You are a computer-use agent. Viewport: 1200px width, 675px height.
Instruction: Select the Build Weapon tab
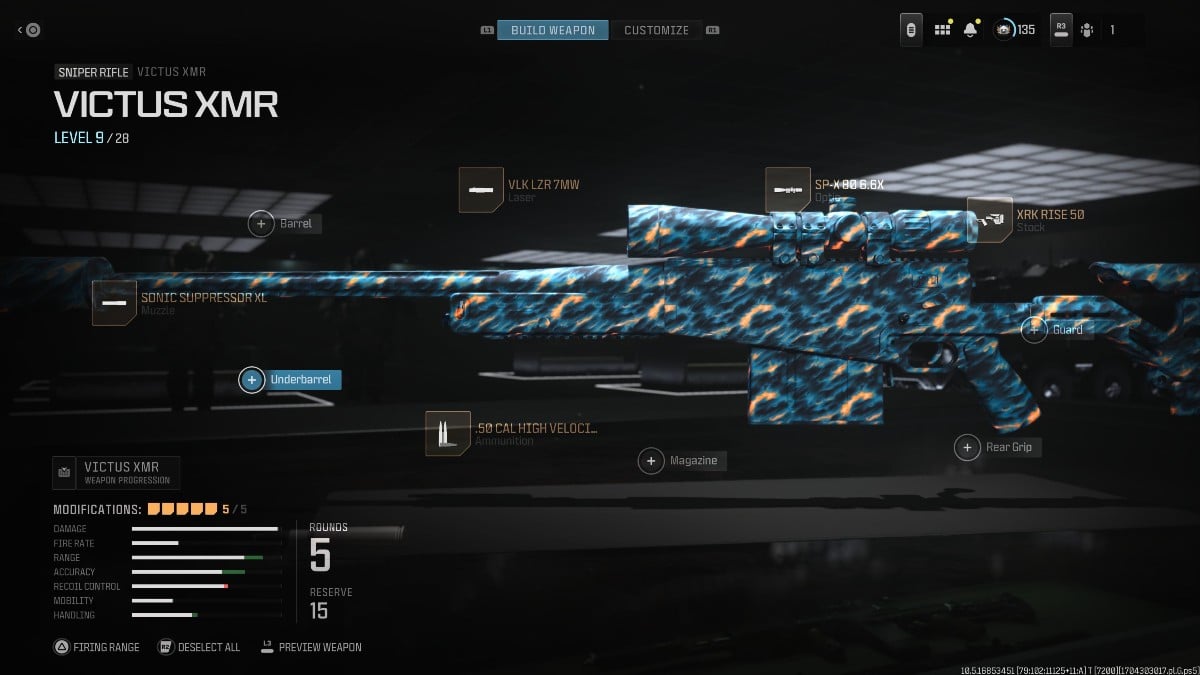553,30
